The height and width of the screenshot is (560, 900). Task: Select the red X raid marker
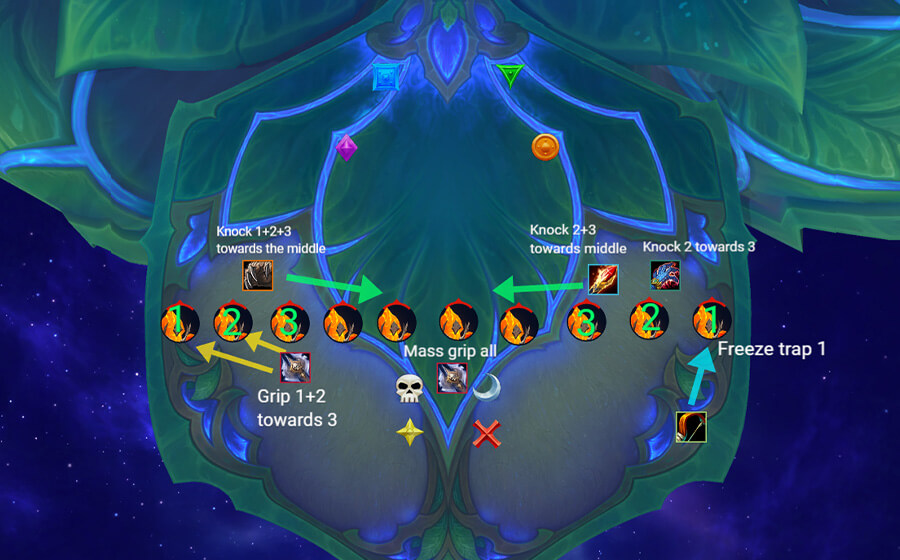pos(487,433)
